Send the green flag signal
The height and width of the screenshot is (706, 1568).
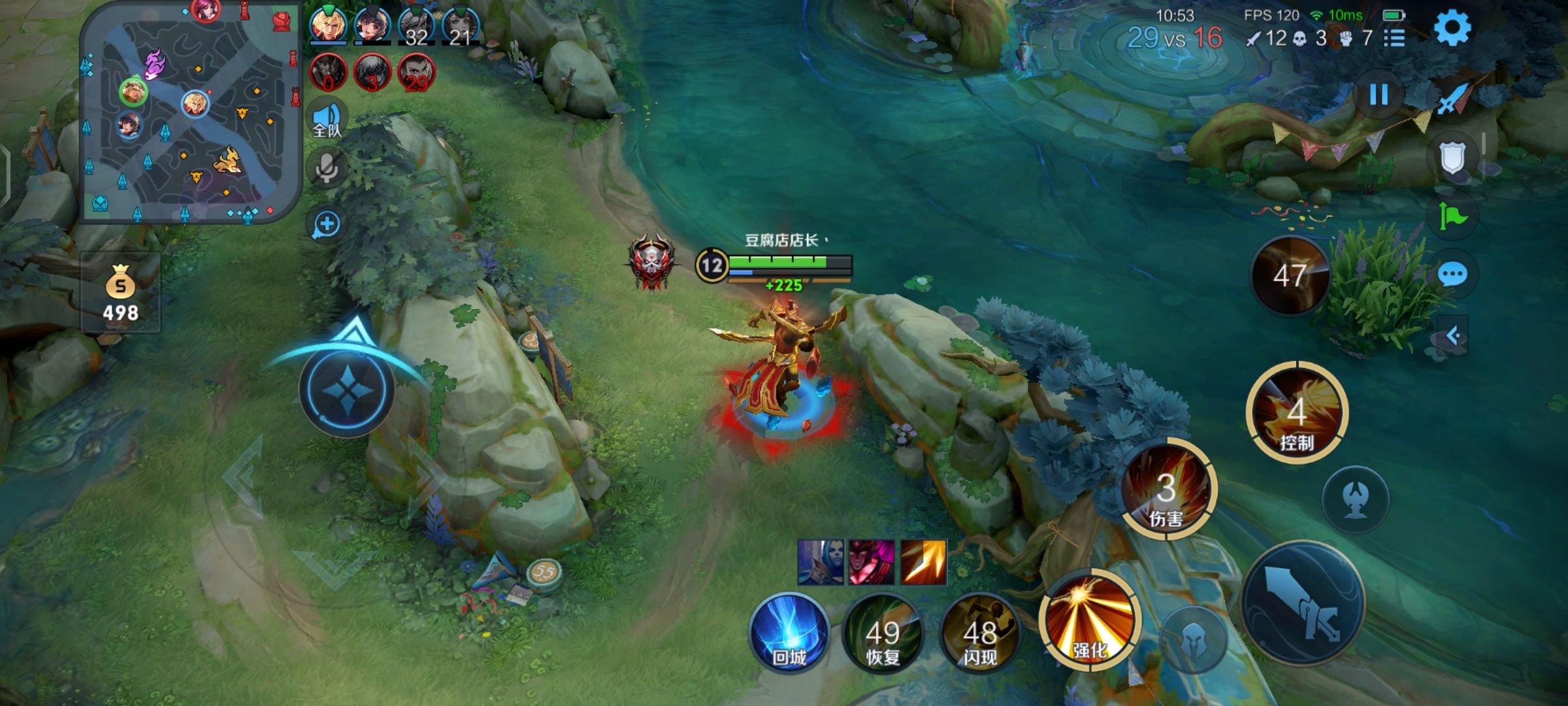click(x=1453, y=216)
